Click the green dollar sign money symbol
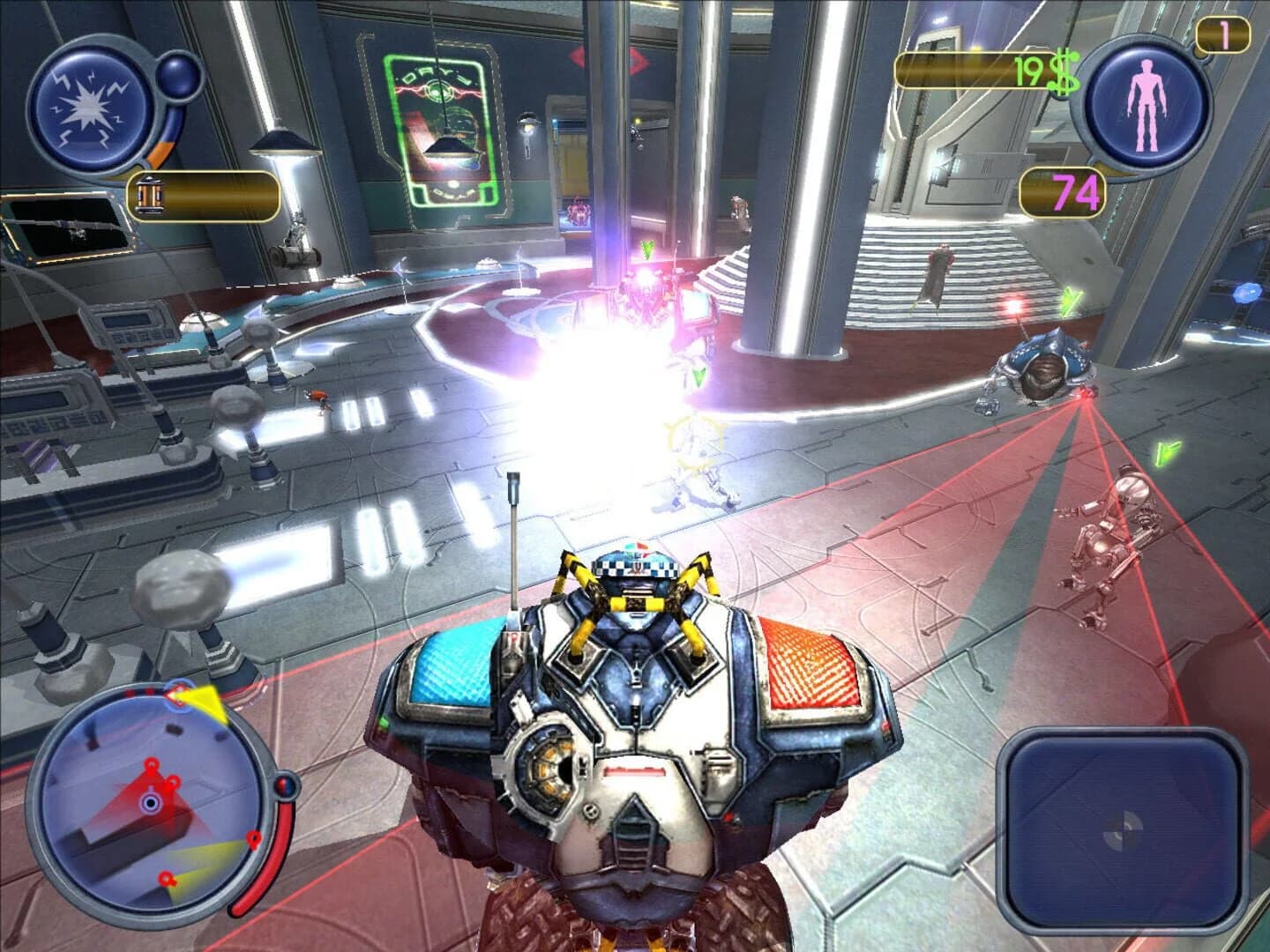Viewport: 1270px width, 952px height. coord(1064,71)
